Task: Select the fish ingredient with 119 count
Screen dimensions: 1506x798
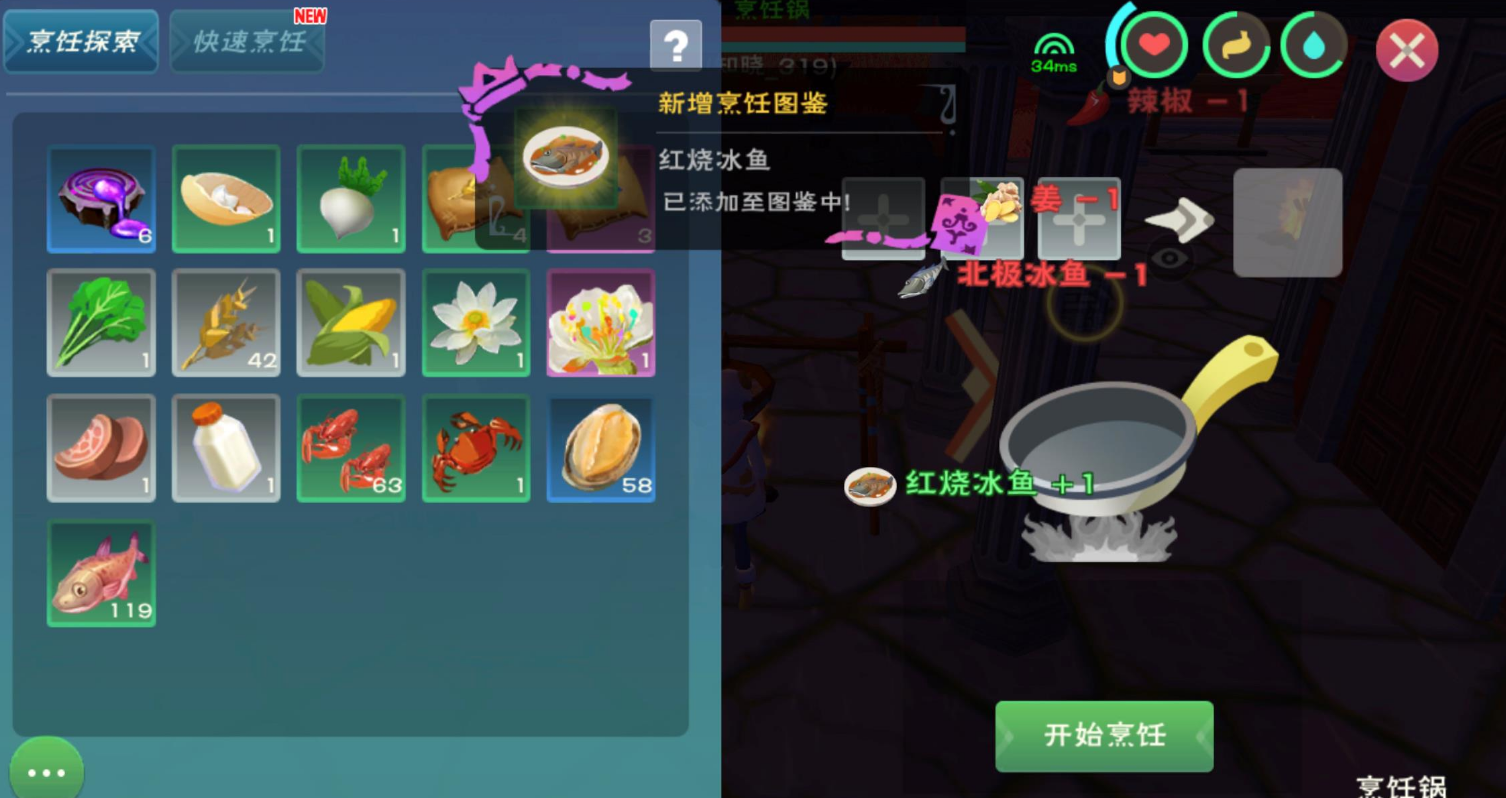Action: click(101, 572)
